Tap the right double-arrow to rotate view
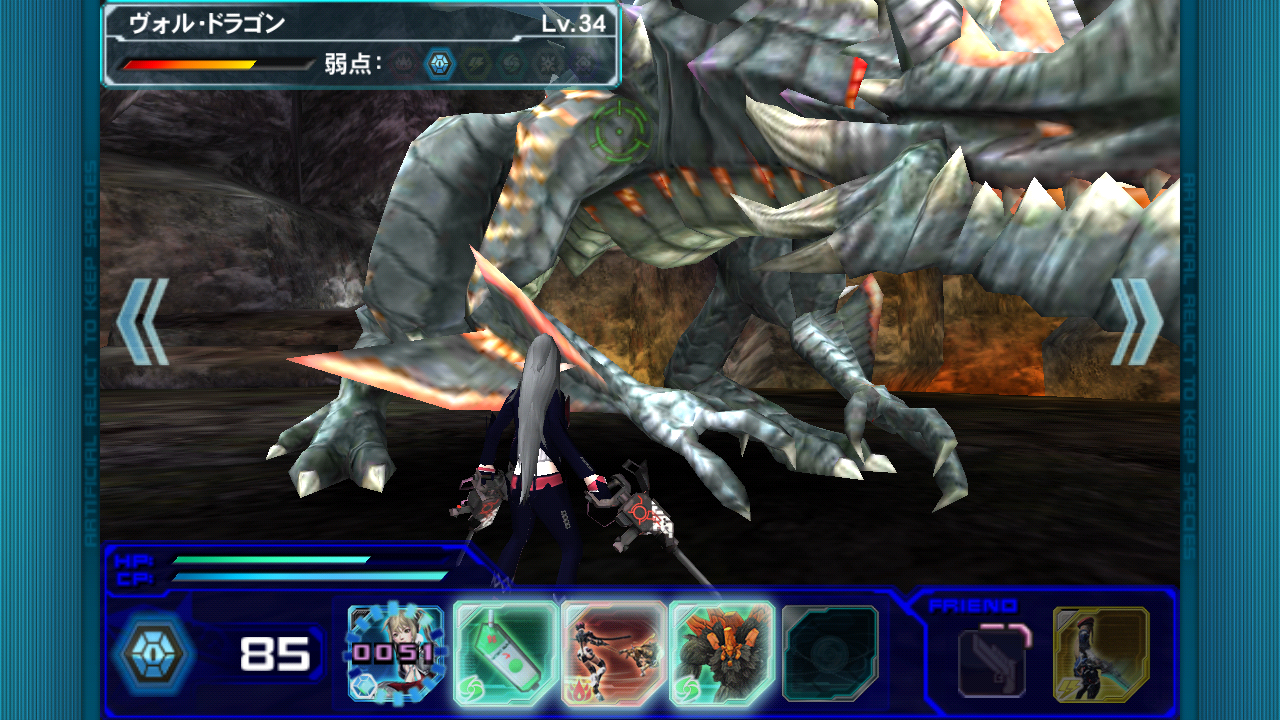 coord(1138,321)
